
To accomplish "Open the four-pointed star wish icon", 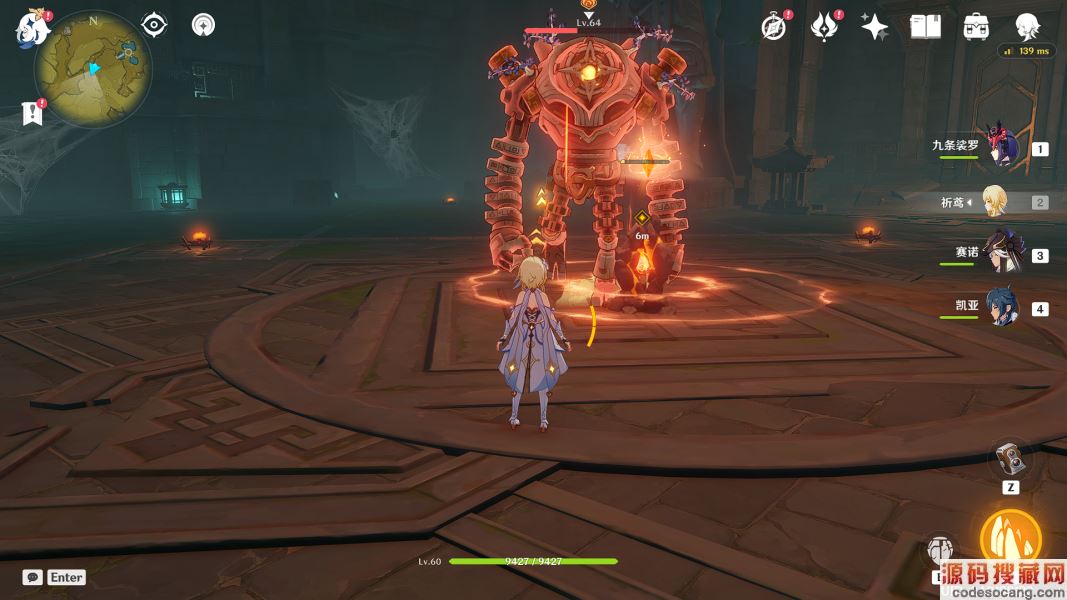I will [x=875, y=27].
